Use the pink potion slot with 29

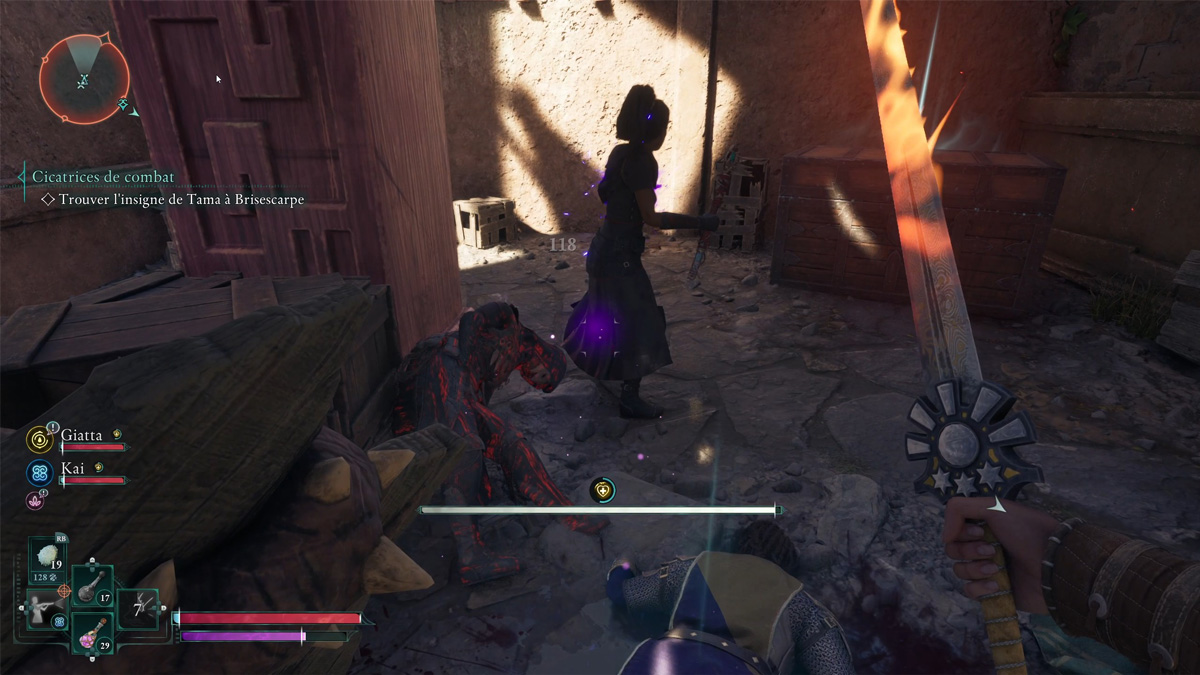point(92,634)
